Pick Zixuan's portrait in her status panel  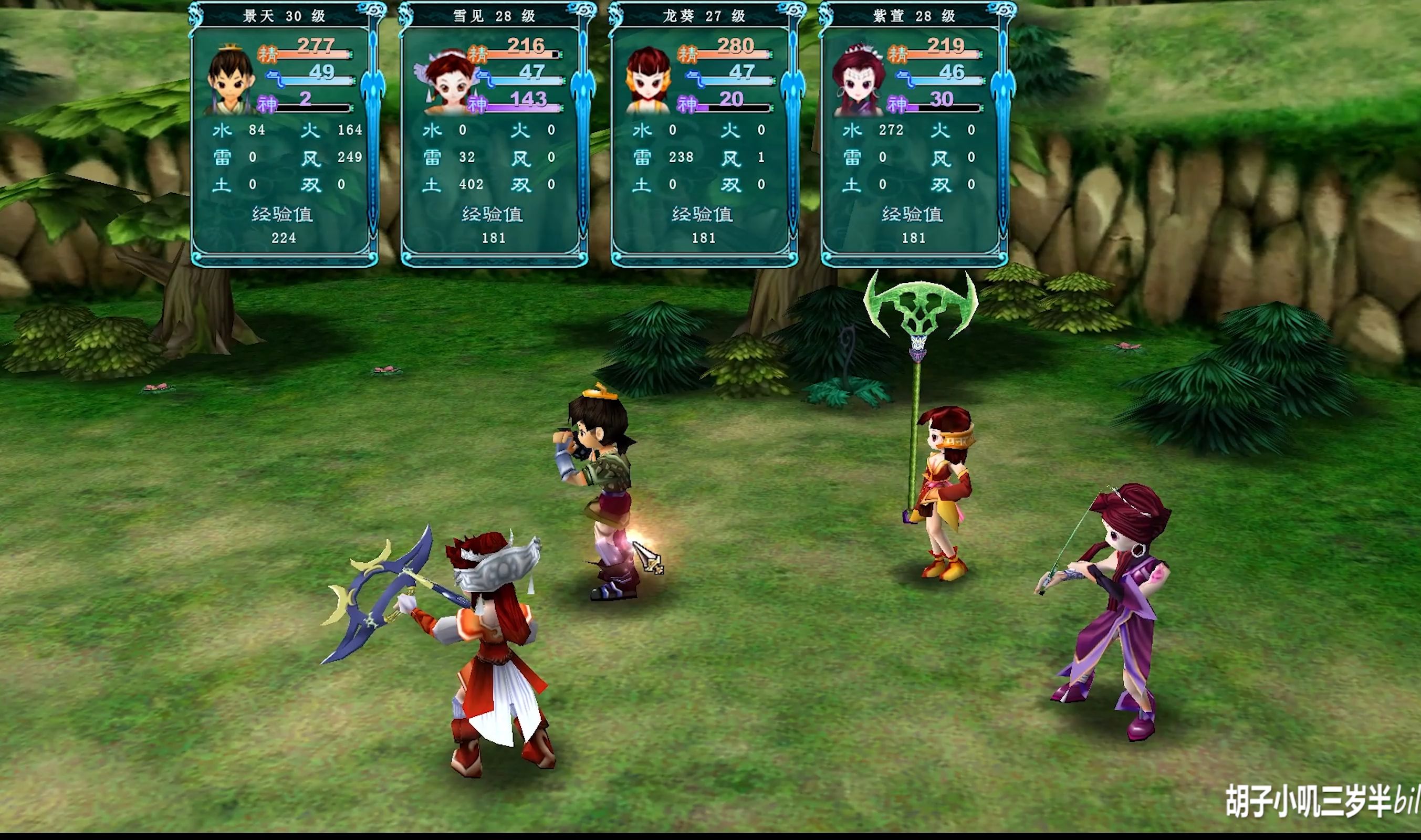click(859, 80)
